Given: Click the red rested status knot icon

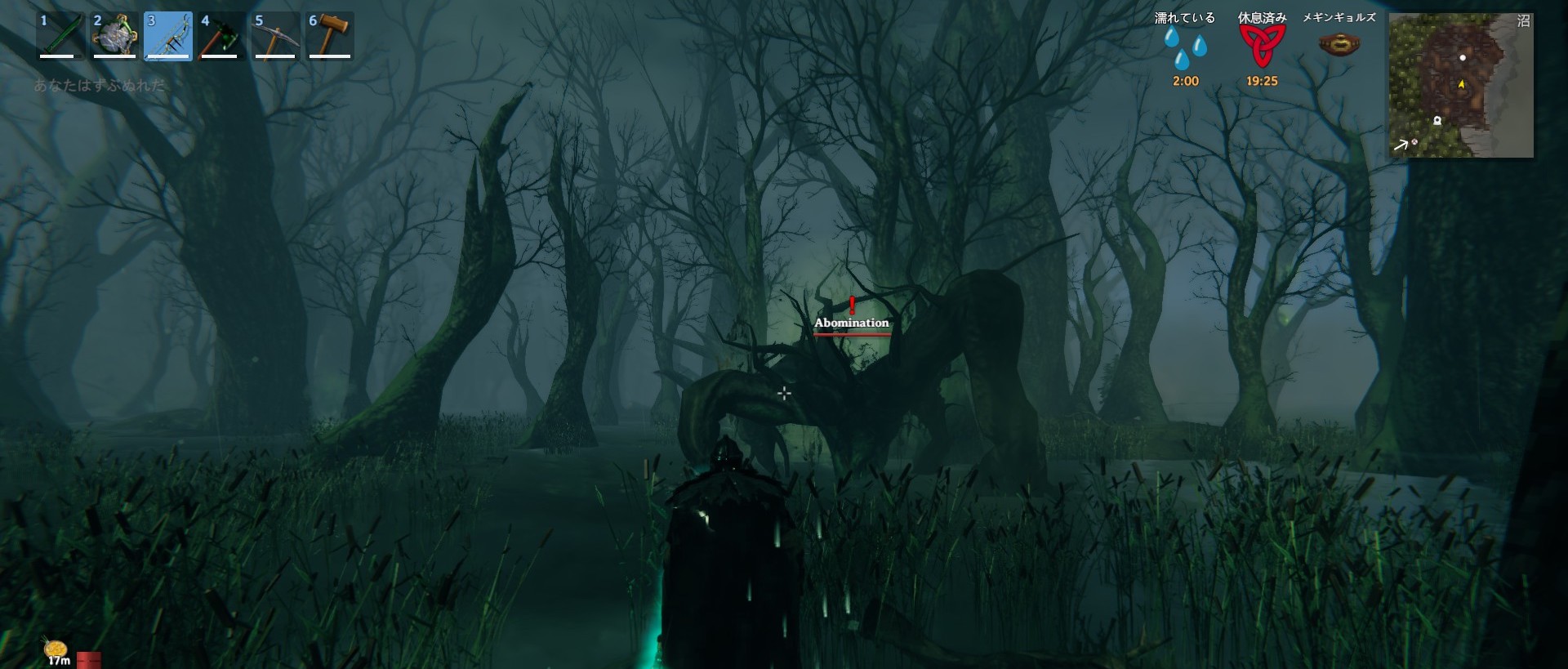Looking at the screenshot, I should click(x=1262, y=46).
